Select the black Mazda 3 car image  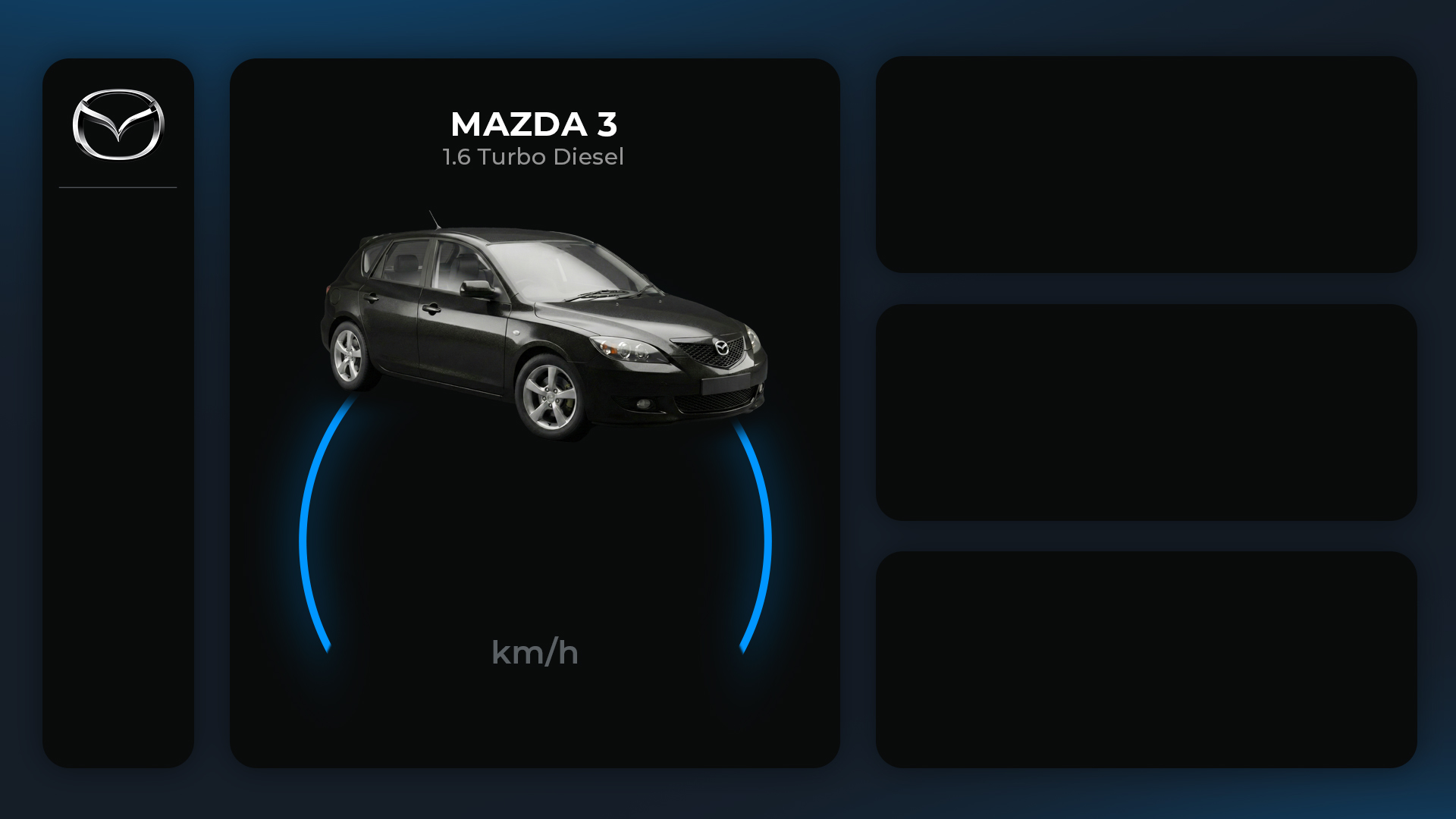[x=544, y=327]
